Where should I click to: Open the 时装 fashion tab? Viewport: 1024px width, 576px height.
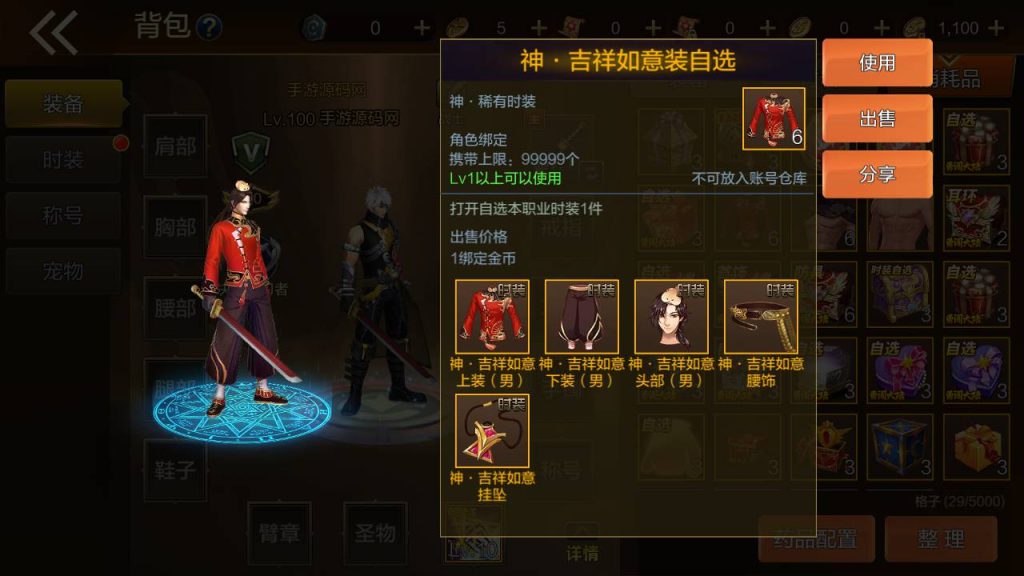click(x=63, y=160)
